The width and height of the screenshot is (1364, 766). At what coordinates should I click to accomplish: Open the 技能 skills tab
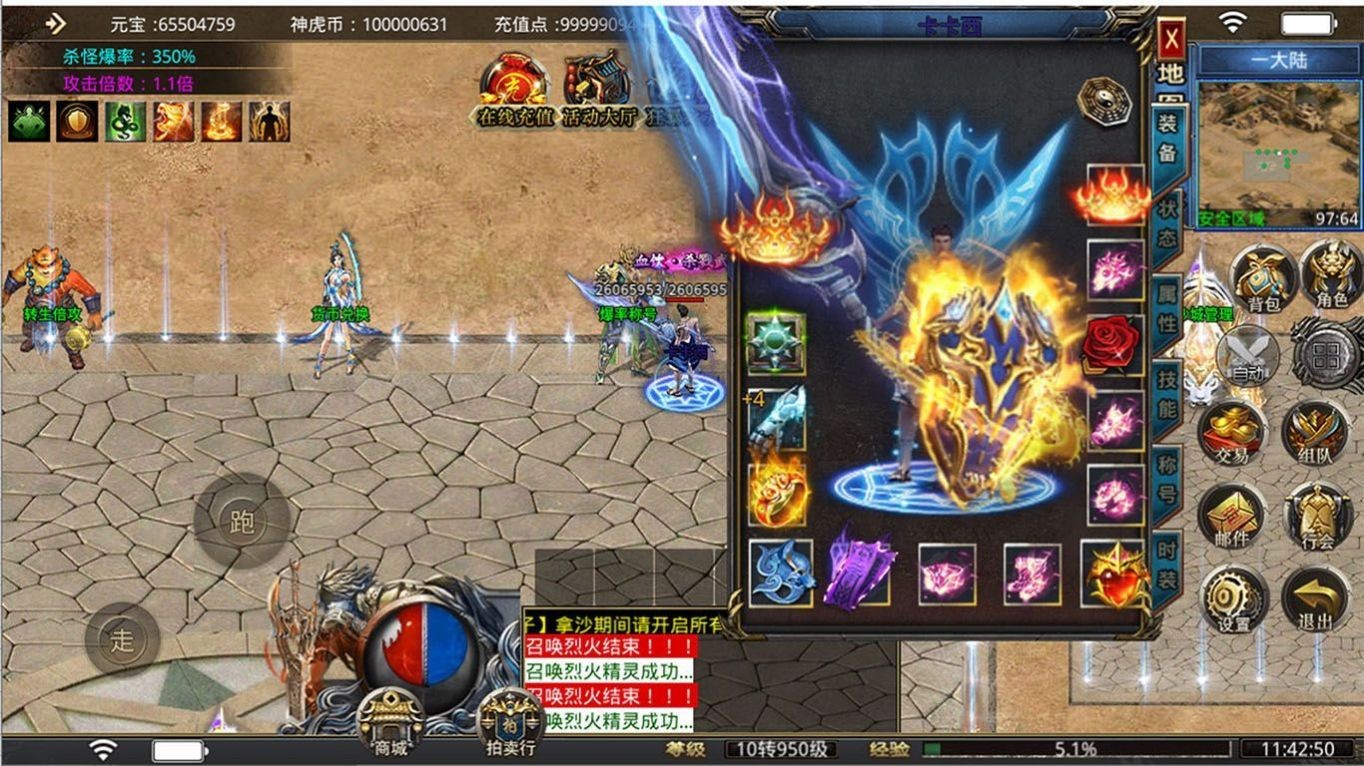click(1170, 388)
